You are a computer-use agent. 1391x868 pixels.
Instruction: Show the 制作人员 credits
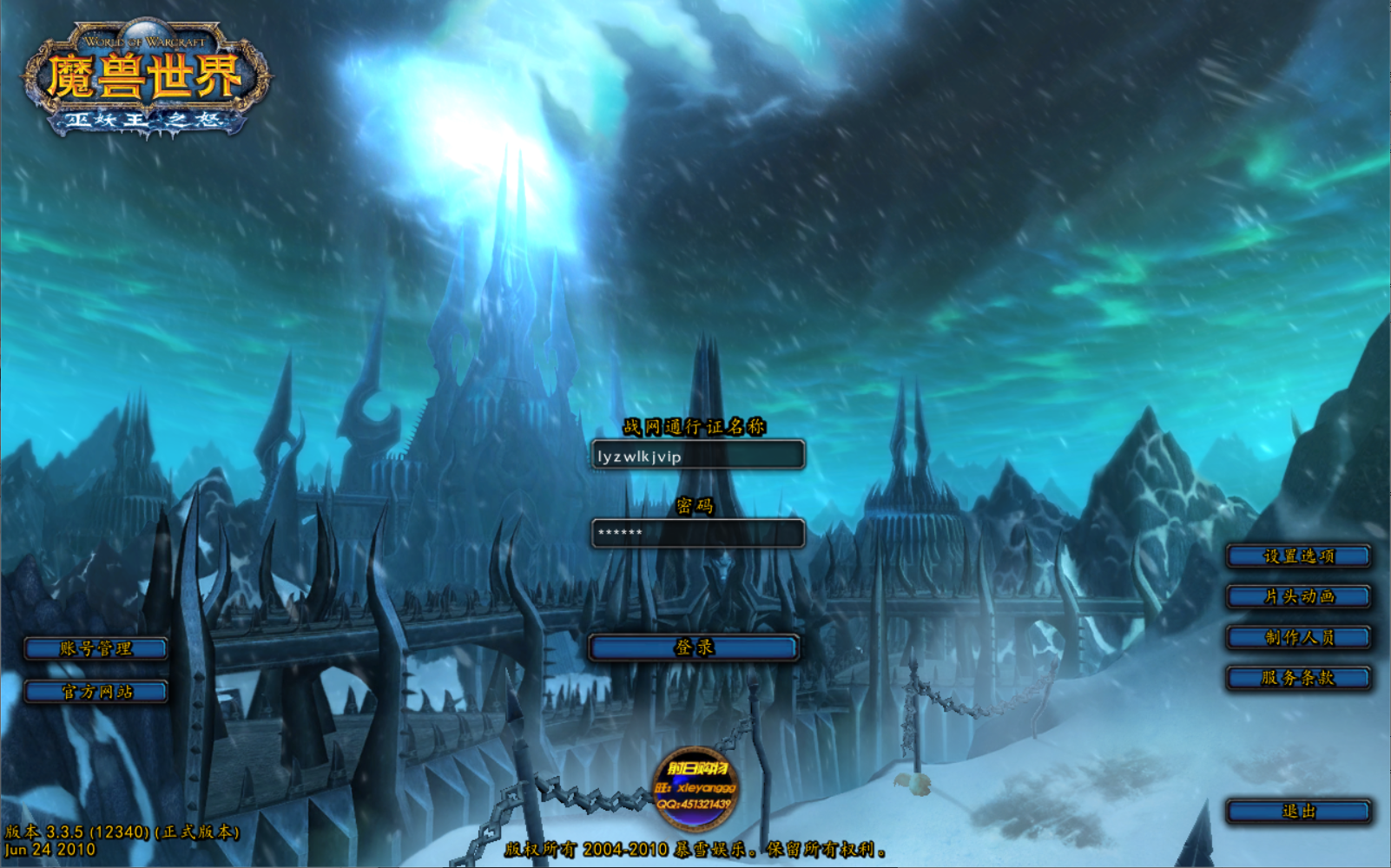(x=1298, y=637)
